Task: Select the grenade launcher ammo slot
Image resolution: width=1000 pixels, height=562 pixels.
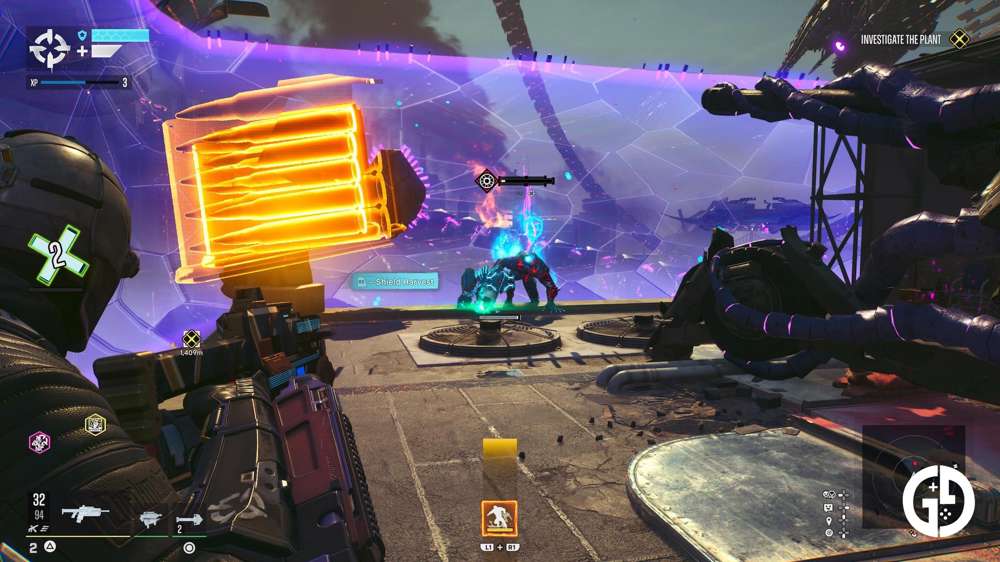Action: 189,520
